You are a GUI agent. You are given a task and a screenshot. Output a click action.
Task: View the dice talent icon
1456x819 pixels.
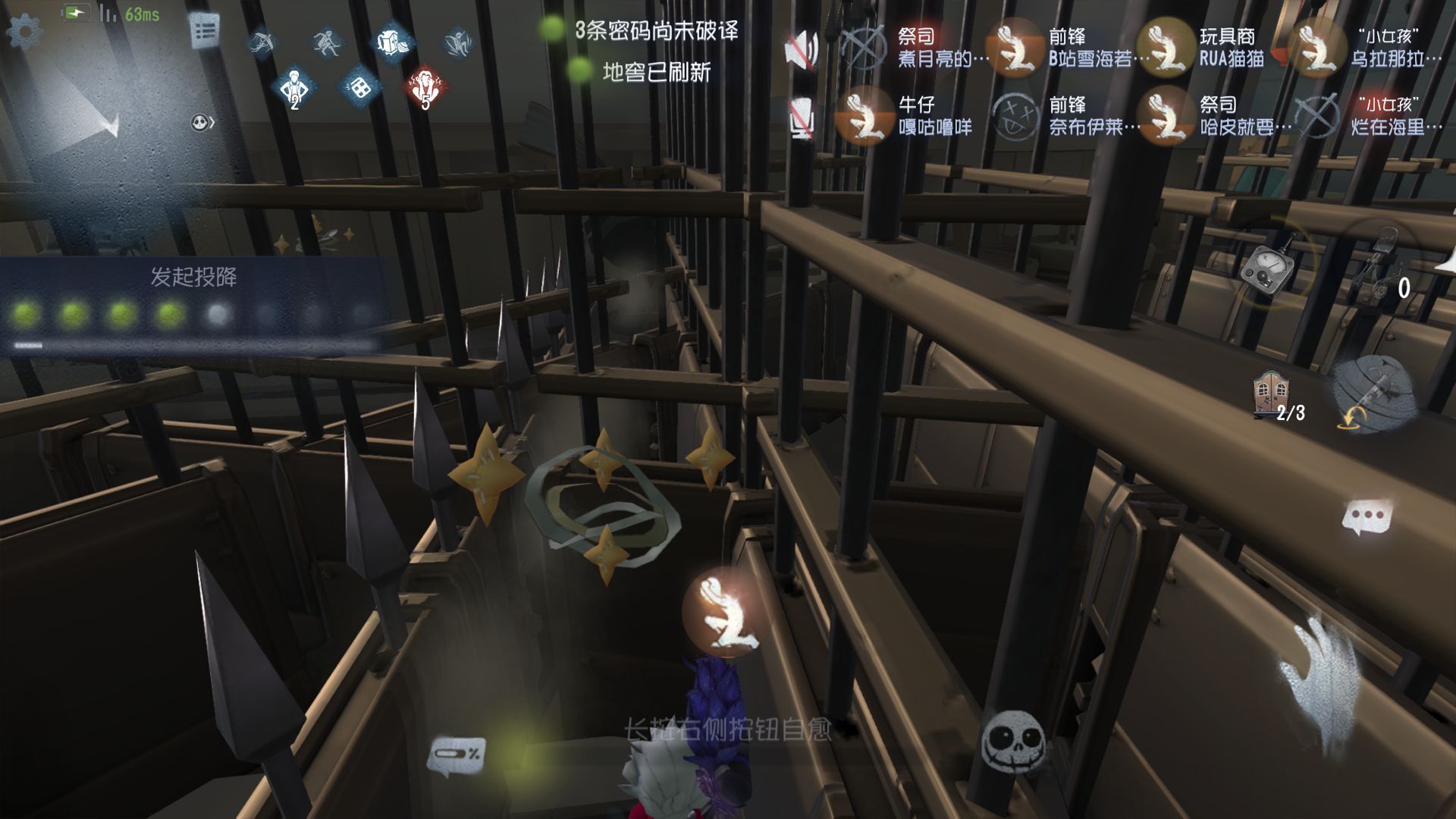[359, 88]
